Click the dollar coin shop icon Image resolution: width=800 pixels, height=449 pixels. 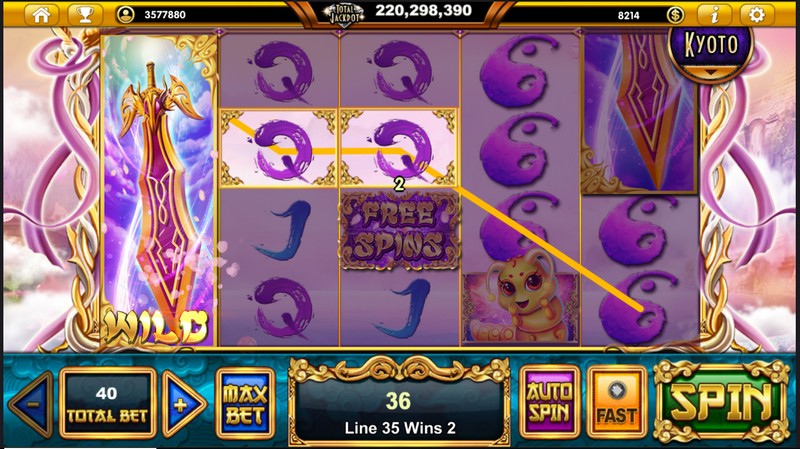(675, 15)
